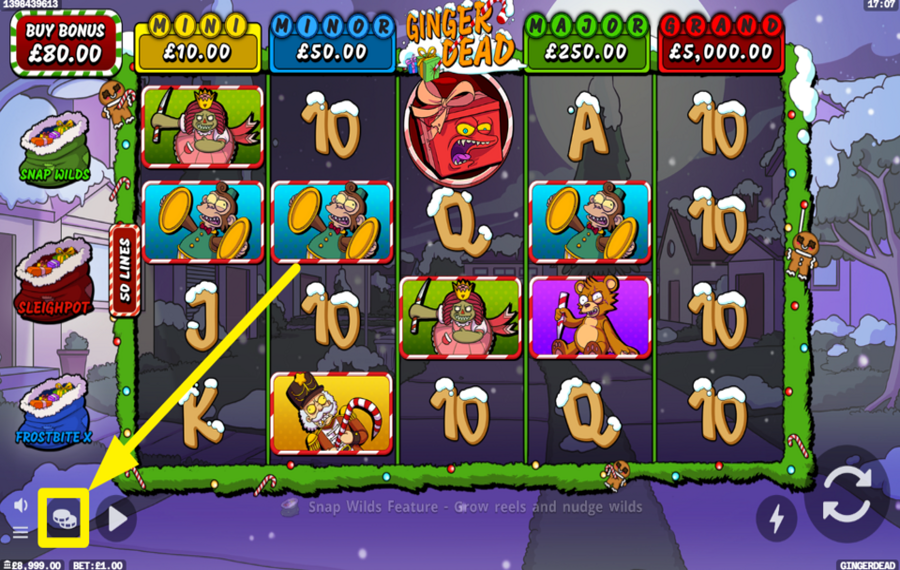Mute sound using the speaker icon
900x570 pixels.
point(20,505)
